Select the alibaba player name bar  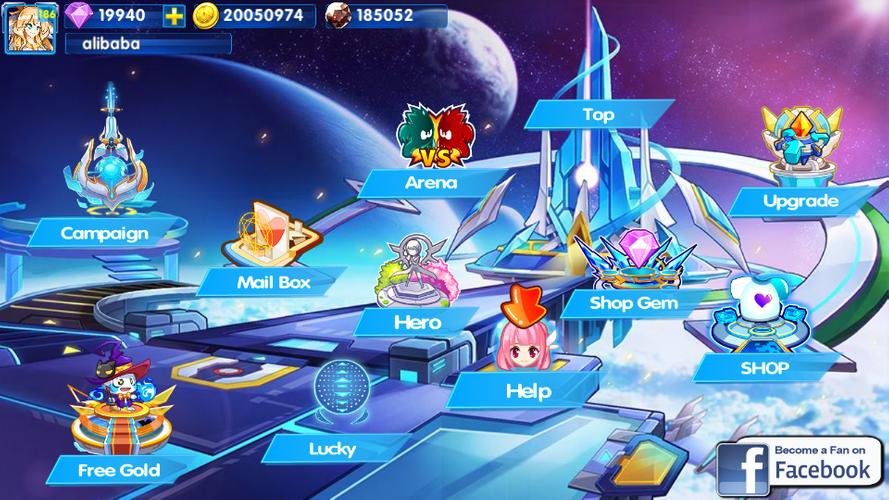(x=147, y=44)
